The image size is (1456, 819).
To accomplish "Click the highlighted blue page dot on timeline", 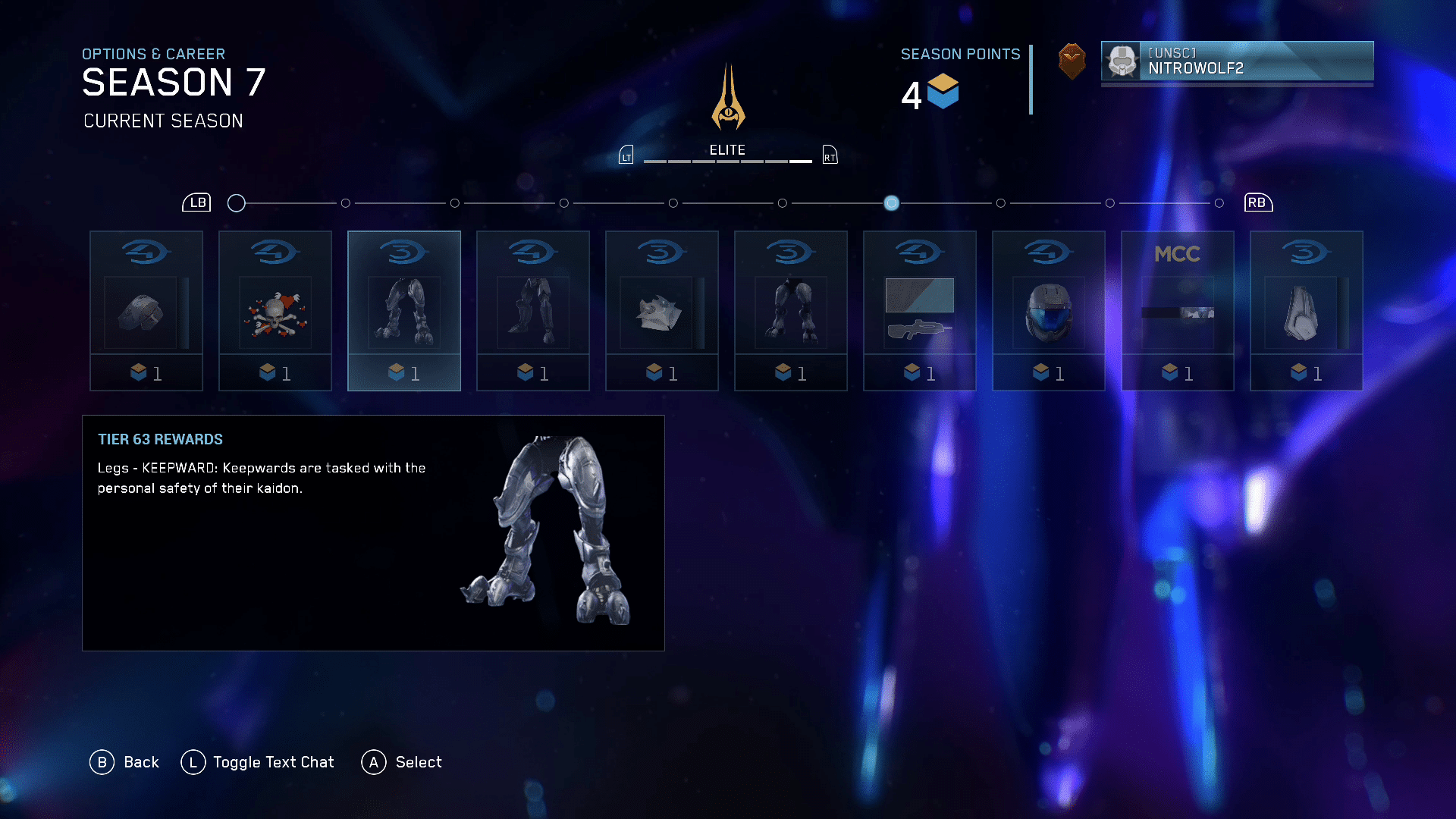I will (892, 203).
